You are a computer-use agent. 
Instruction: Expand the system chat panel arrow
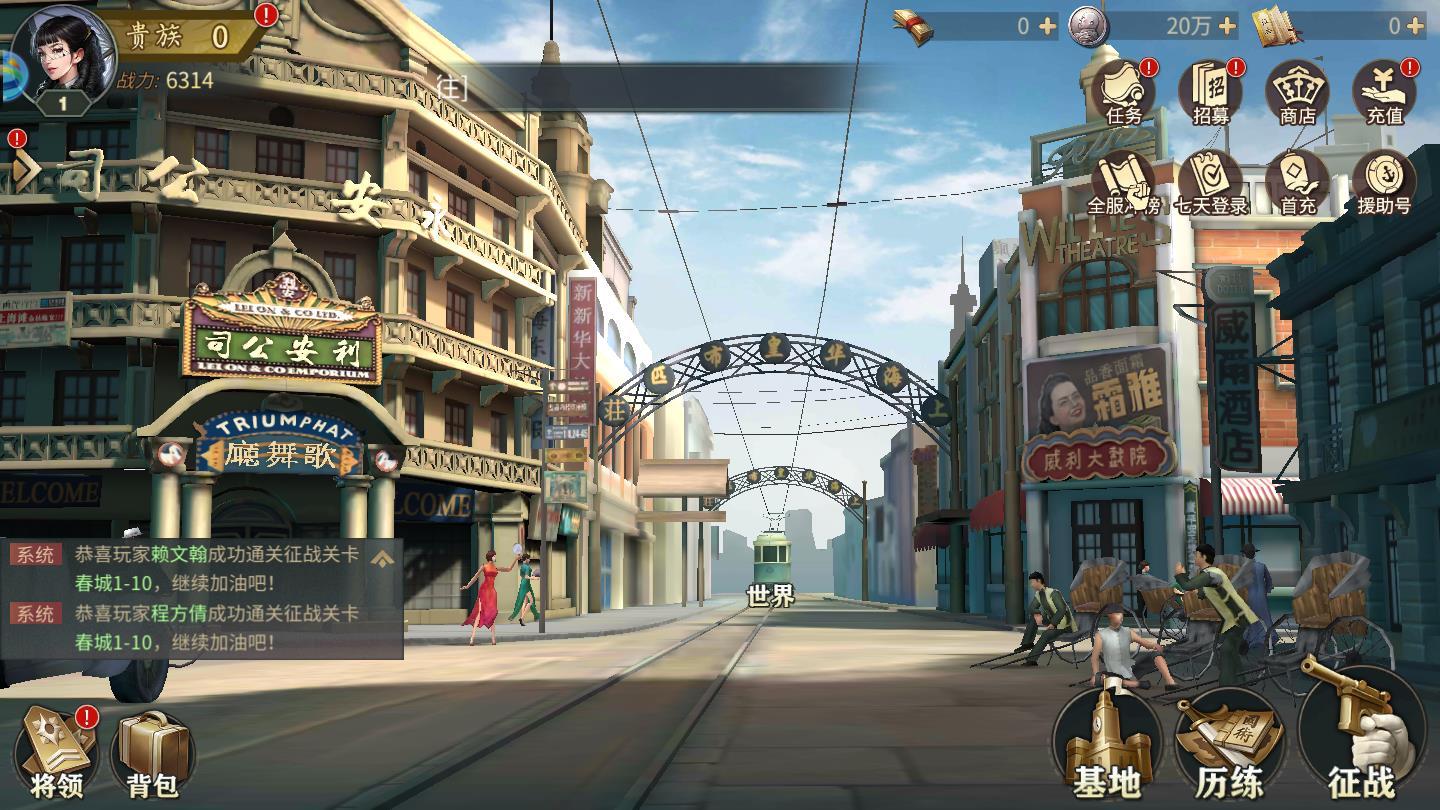click(x=382, y=558)
